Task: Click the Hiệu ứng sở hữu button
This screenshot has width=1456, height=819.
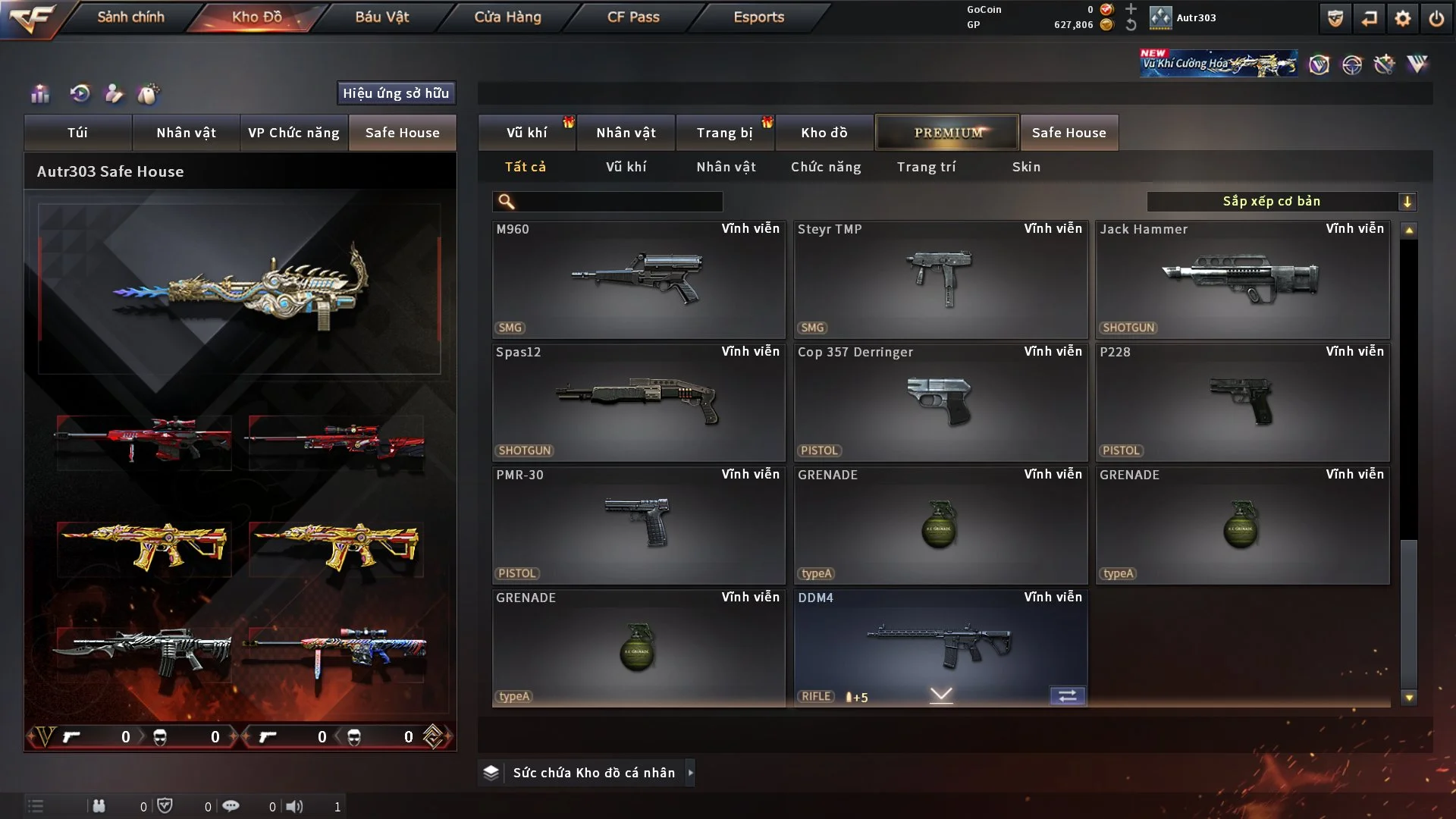Action: pyautogui.click(x=396, y=93)
